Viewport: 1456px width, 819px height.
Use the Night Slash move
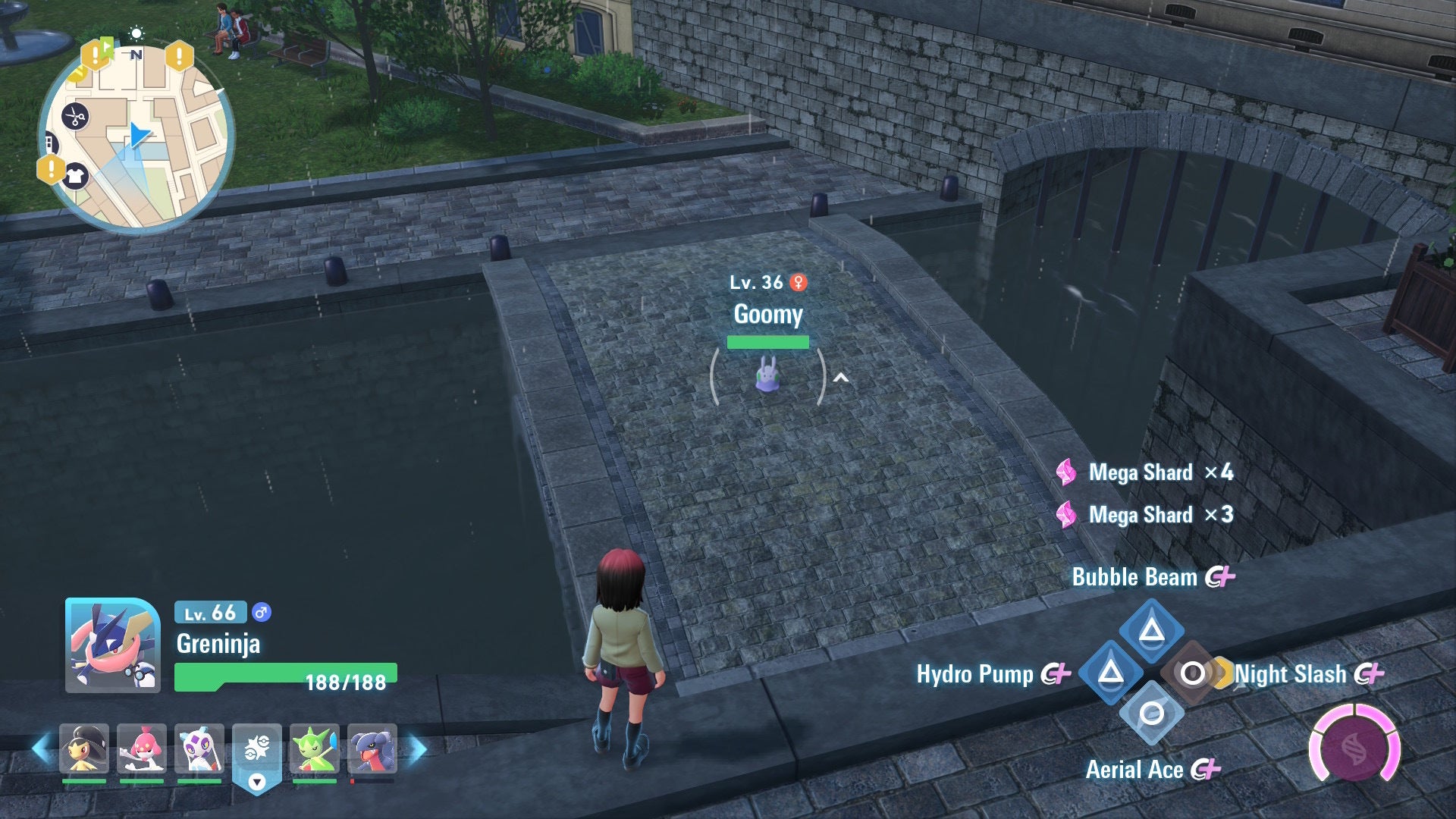1192,673
